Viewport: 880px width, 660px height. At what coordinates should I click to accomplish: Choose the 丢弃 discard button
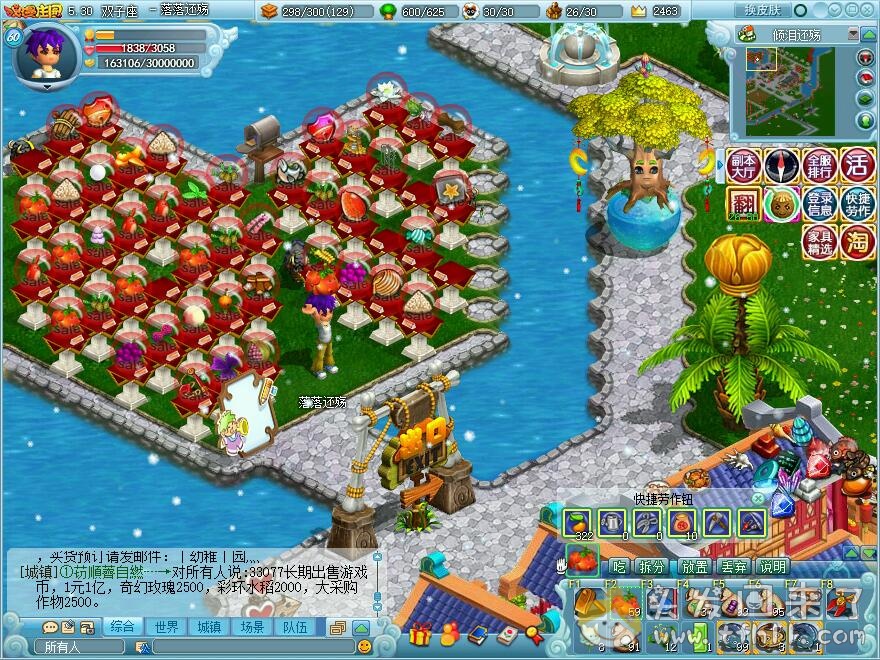(734, 567)
